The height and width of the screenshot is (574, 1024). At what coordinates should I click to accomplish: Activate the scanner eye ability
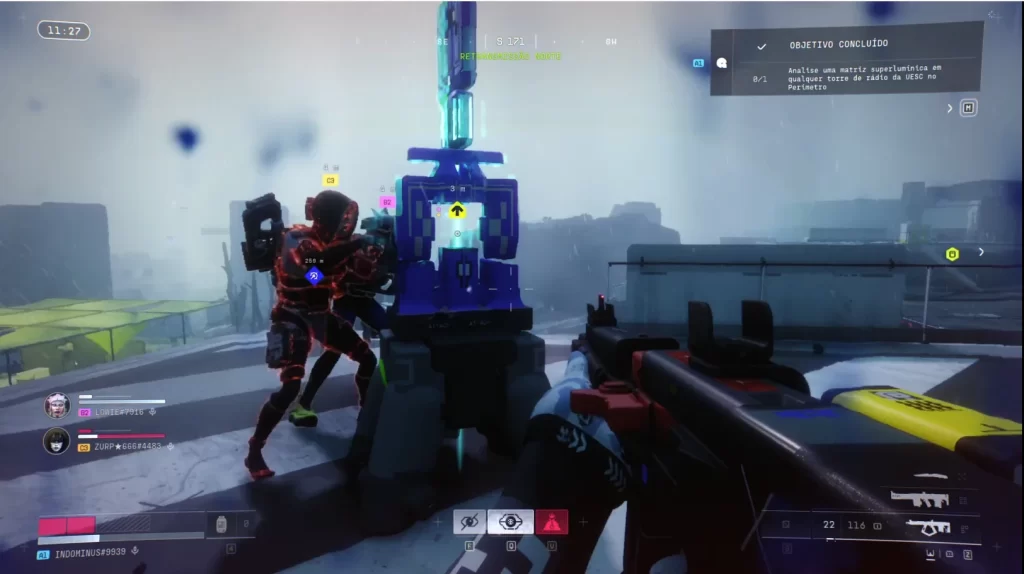click(510, 522)
